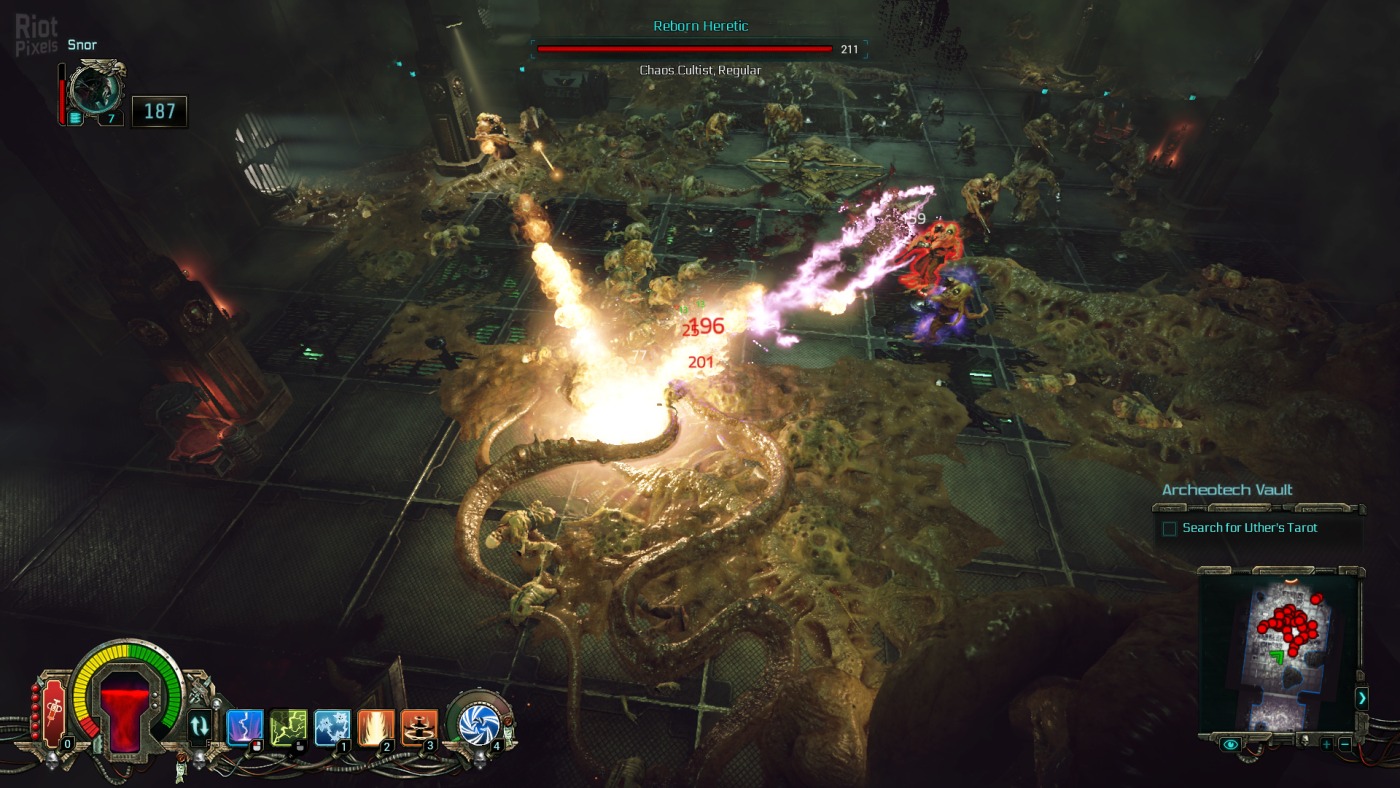Activate the green chain lightning skill
The width and height of the screenshot is (1400, 788).
point(288,727)
